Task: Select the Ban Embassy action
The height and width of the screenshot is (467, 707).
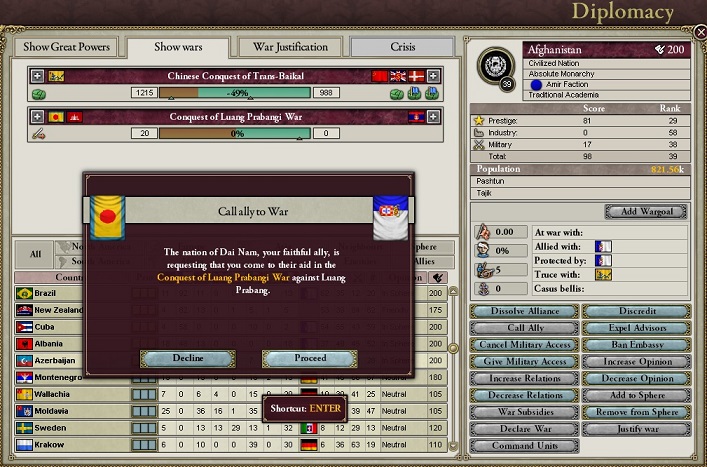Action: click(636, 345)
